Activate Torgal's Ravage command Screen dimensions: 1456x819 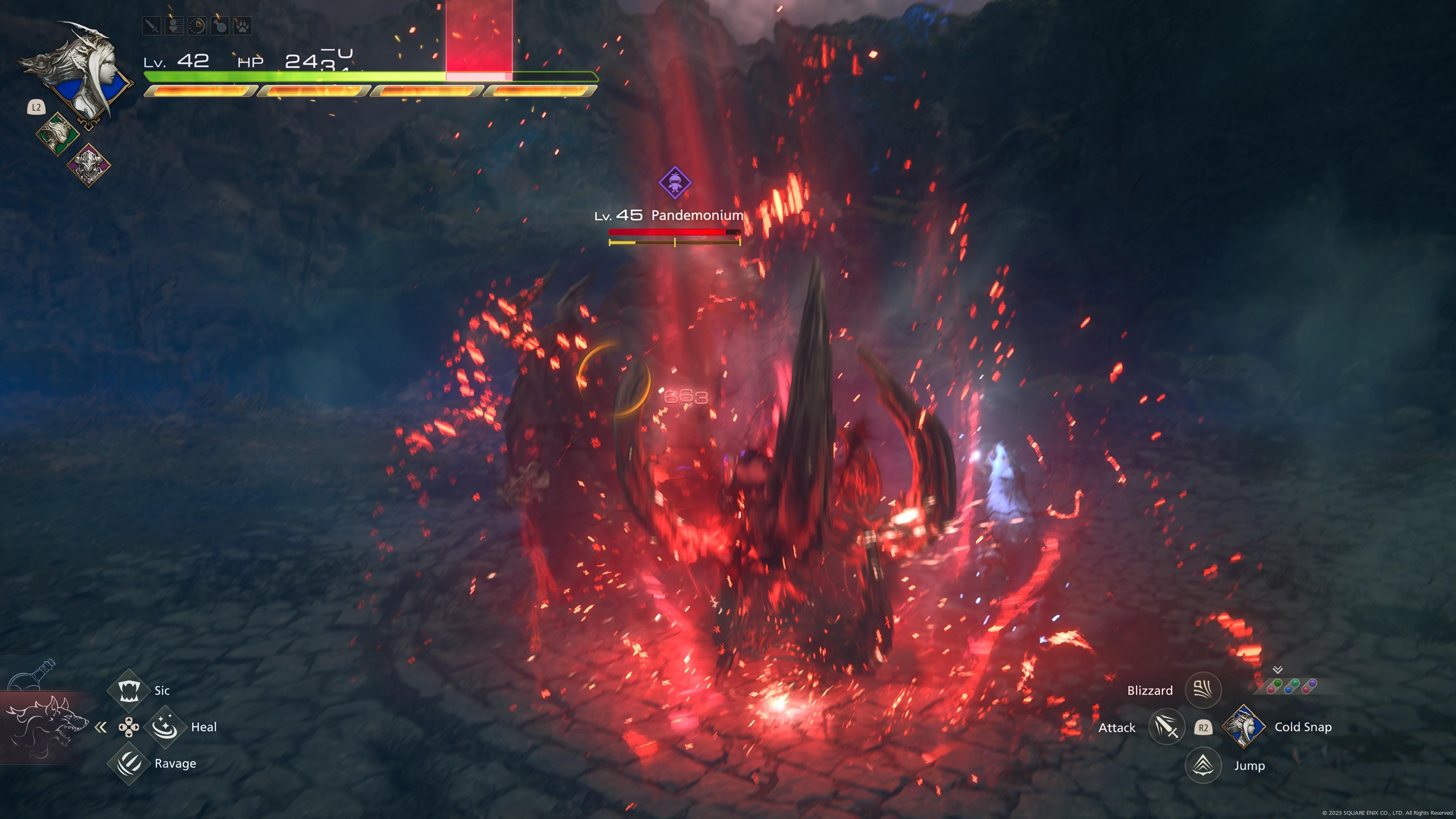point(129,764)
